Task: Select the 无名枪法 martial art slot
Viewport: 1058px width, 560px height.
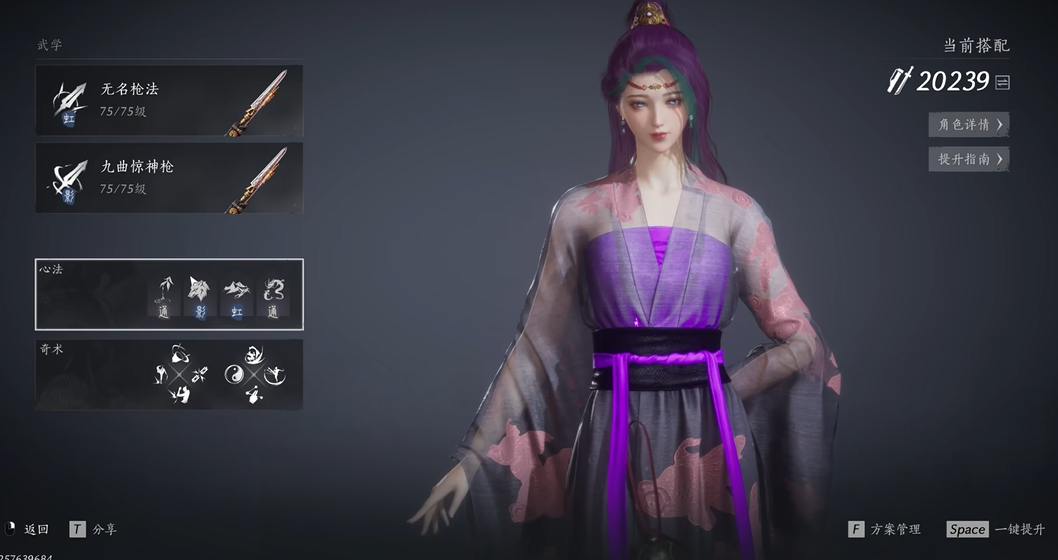Action: (169, 100)
